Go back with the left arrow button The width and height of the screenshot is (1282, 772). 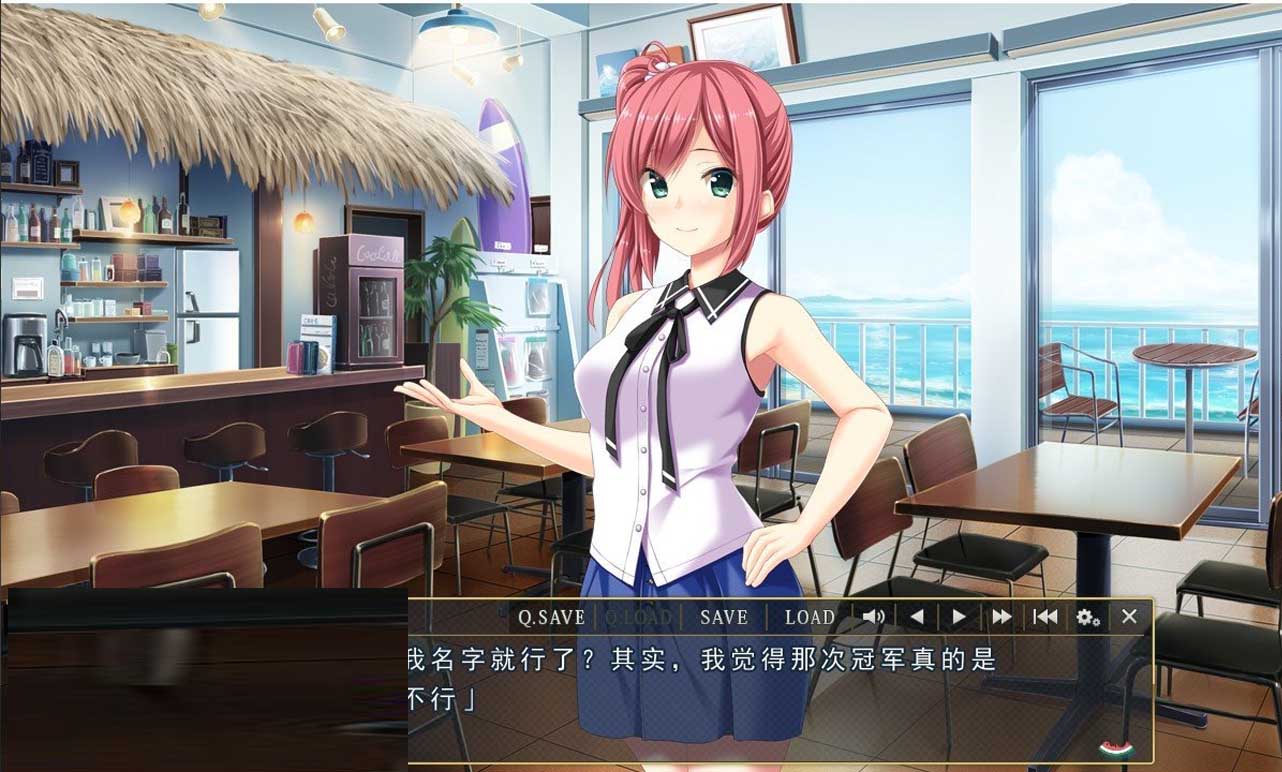tap(916, 617)
